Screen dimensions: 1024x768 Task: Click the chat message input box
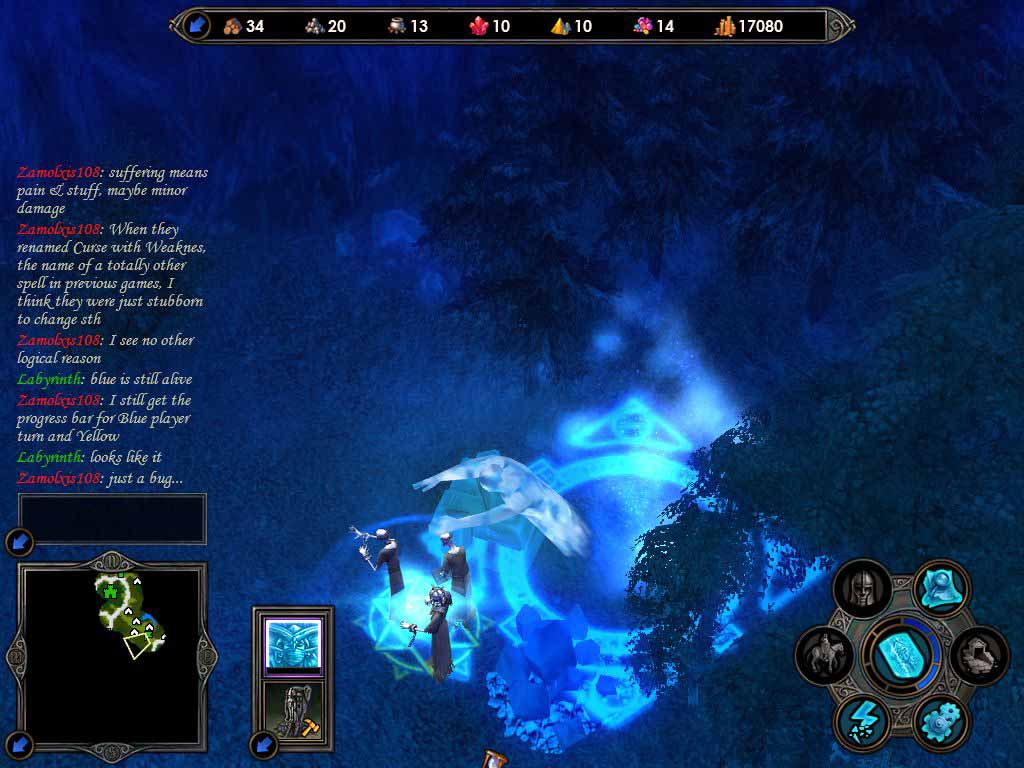coord(112,518)
